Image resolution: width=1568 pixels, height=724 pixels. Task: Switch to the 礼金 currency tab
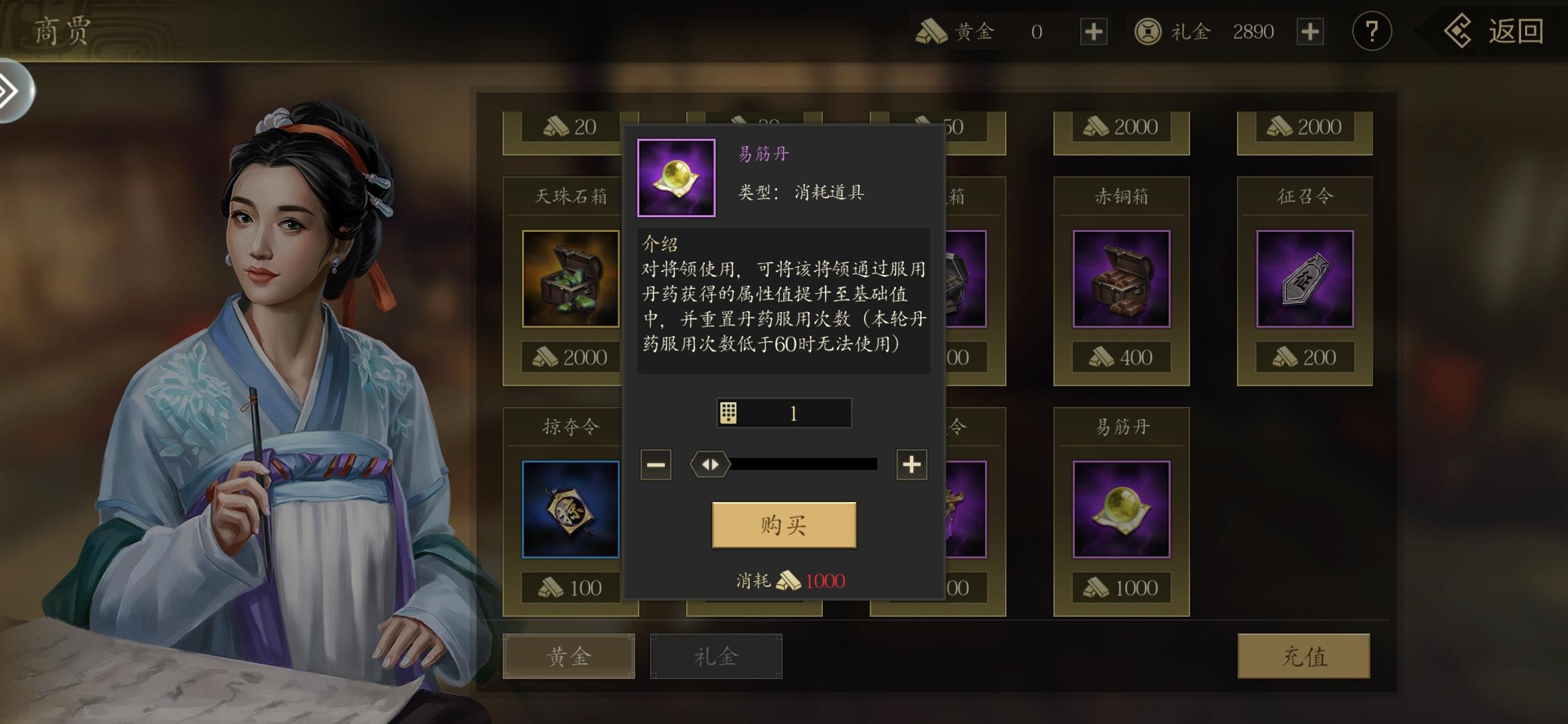(716, 656)
